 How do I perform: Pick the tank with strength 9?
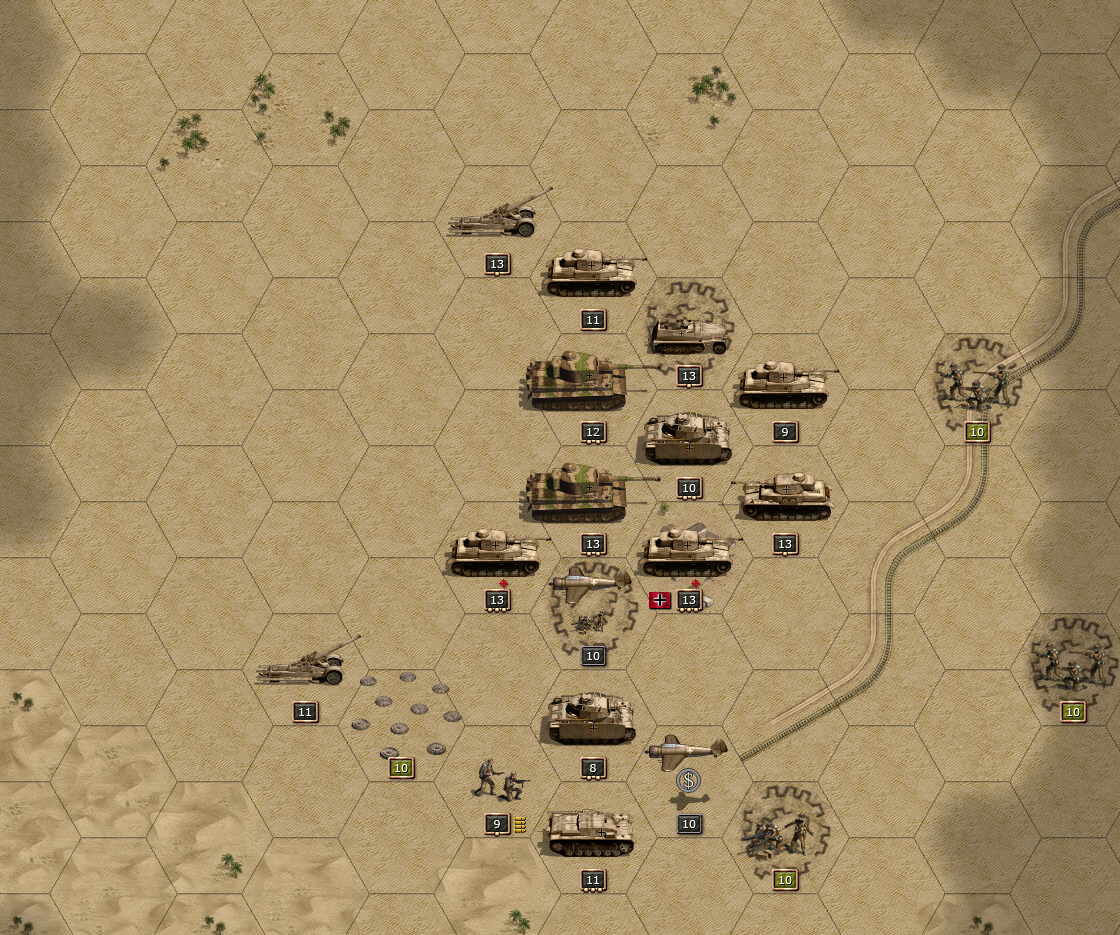click(784, 385)
